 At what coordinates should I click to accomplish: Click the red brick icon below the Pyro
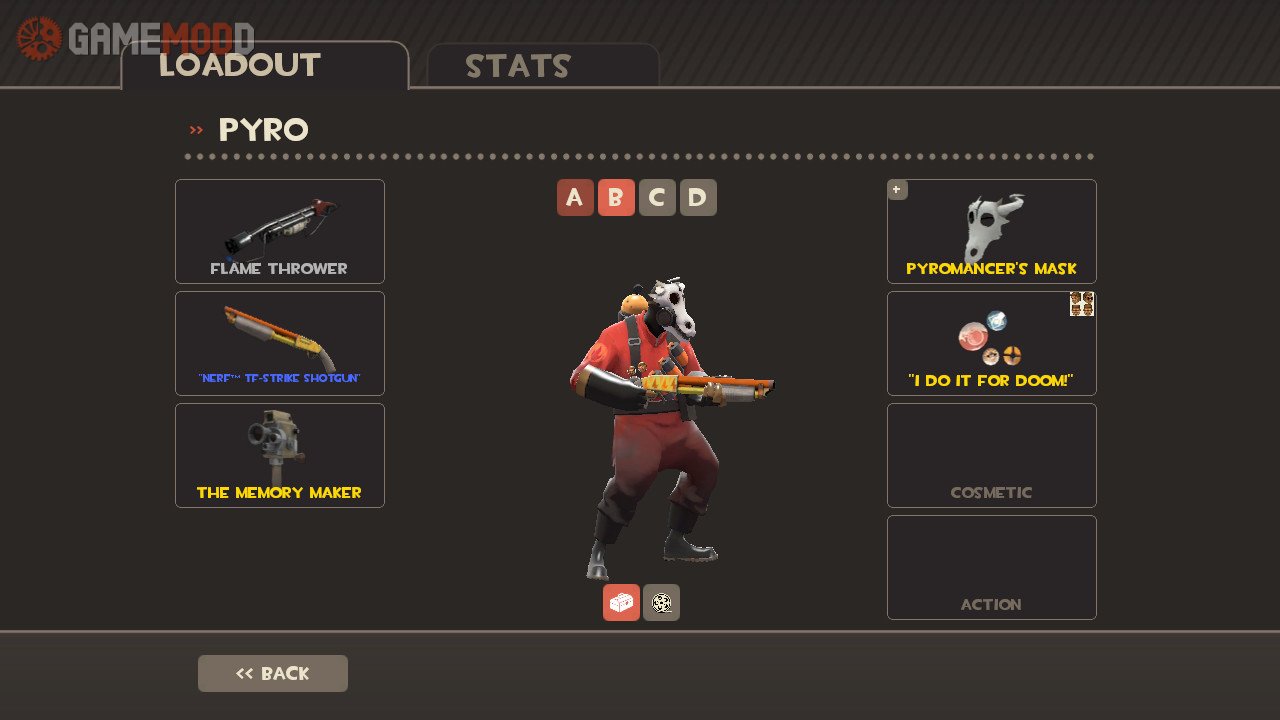pyautogui.click(x=621, y=603)
